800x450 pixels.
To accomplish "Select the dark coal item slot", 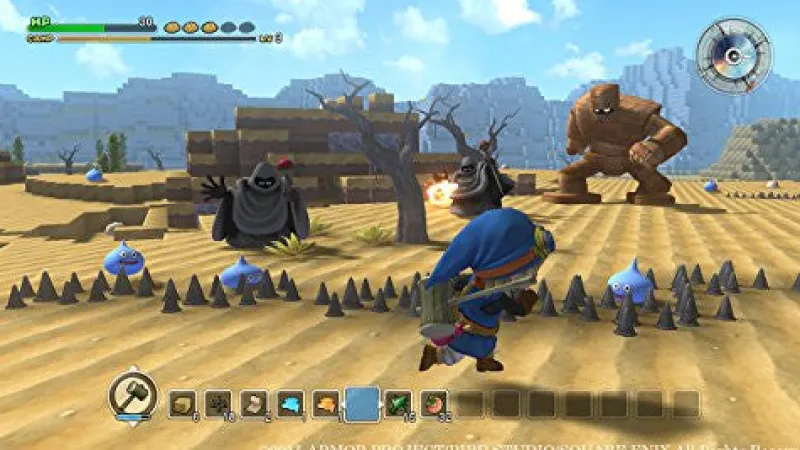I will 218,403.
